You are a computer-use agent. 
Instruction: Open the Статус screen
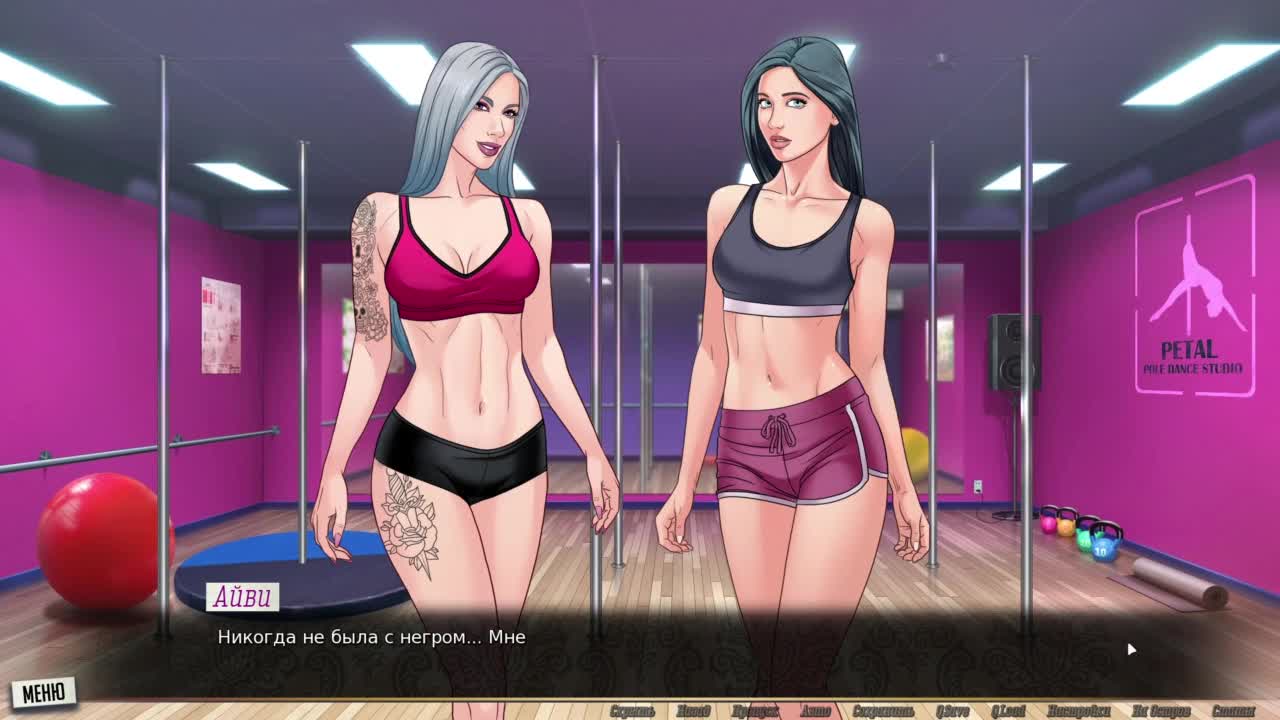tap(1232, 711)
